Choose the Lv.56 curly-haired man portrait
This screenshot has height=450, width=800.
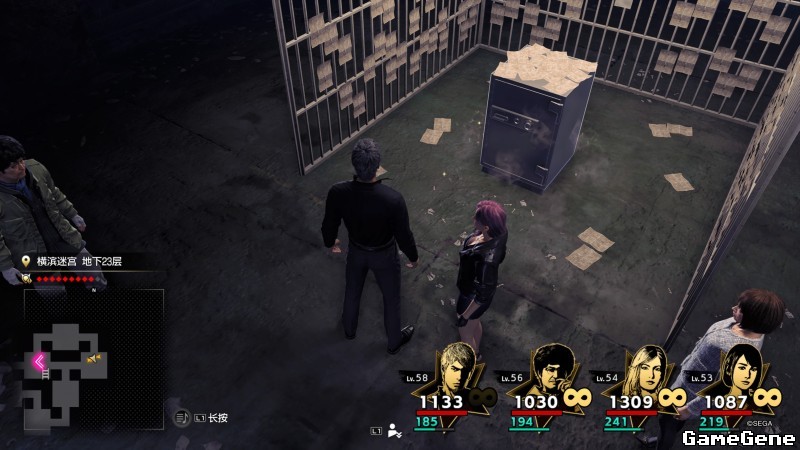[x=549, y=368]
